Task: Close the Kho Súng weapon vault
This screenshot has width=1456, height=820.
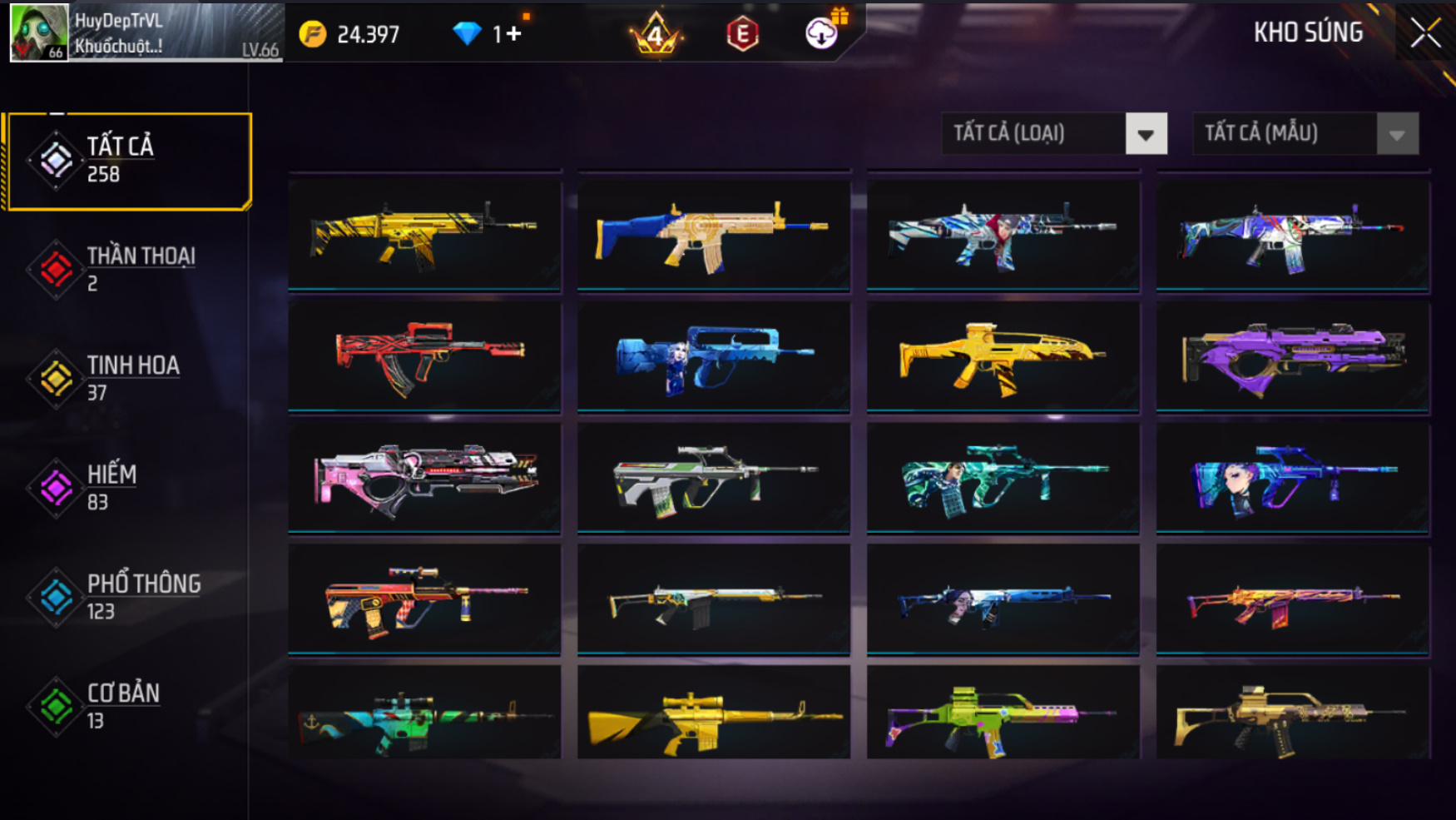Action: (1425, 33)
